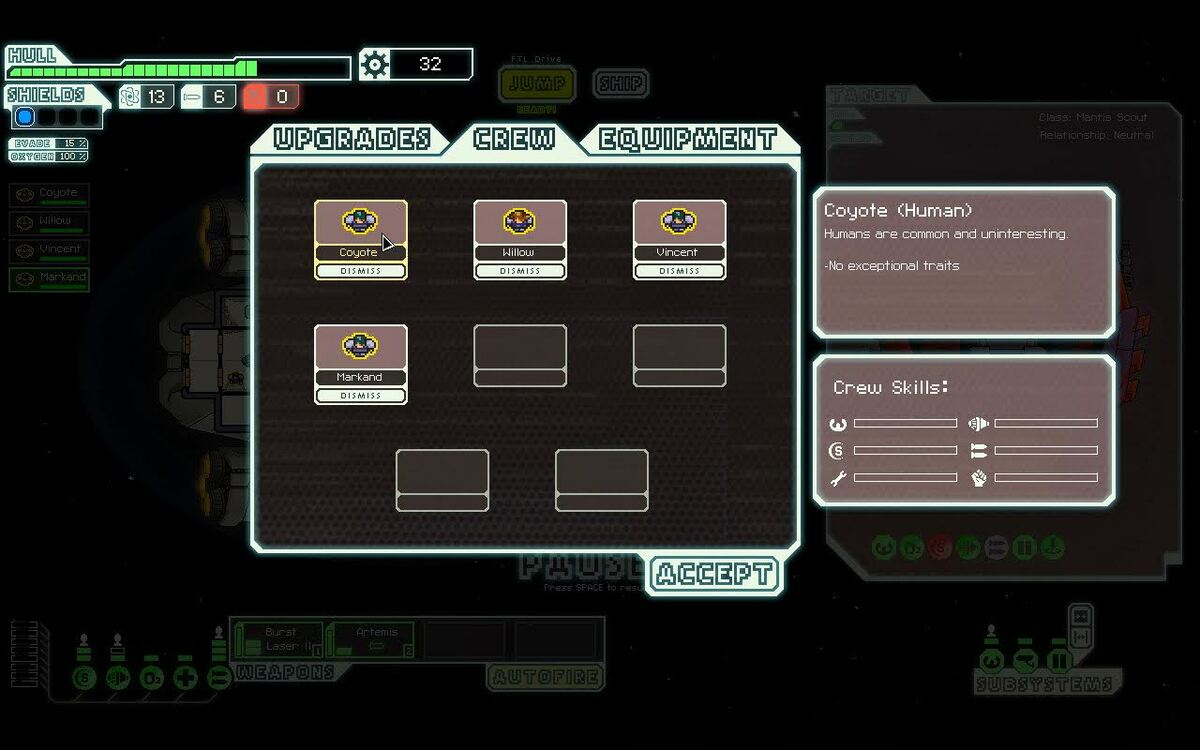Select Markand in the crew list sidebar
The image size is (1200, 750).
coord(50,278)
